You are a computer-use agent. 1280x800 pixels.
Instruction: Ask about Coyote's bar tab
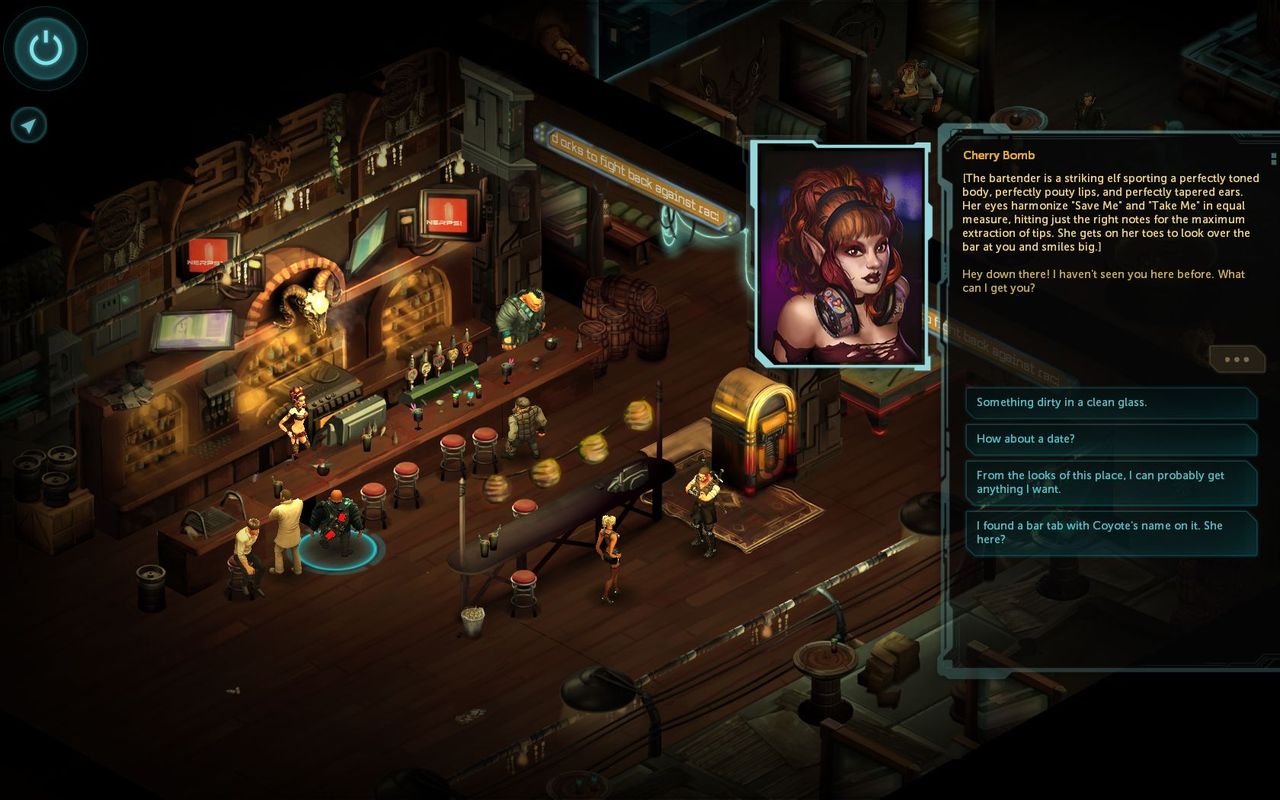(1110, 533)
